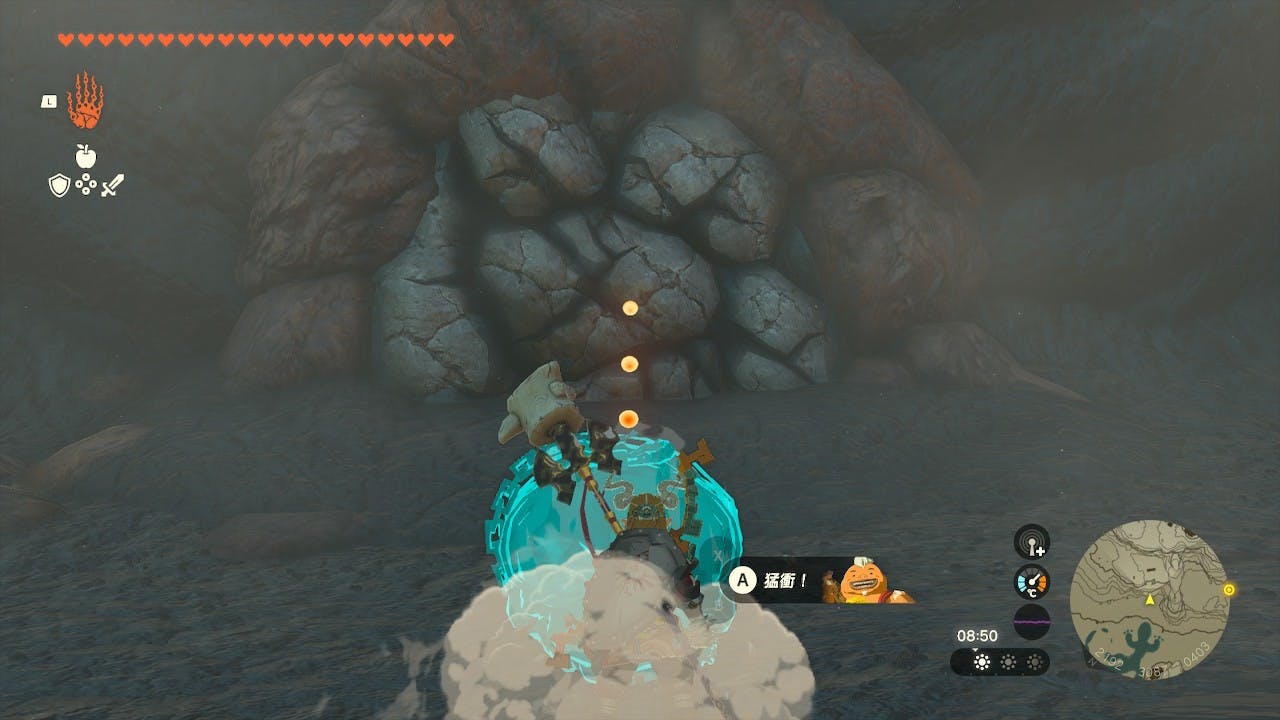Click the sound noise meter circle
1280x720 pixels.
tap(1031, 621)
